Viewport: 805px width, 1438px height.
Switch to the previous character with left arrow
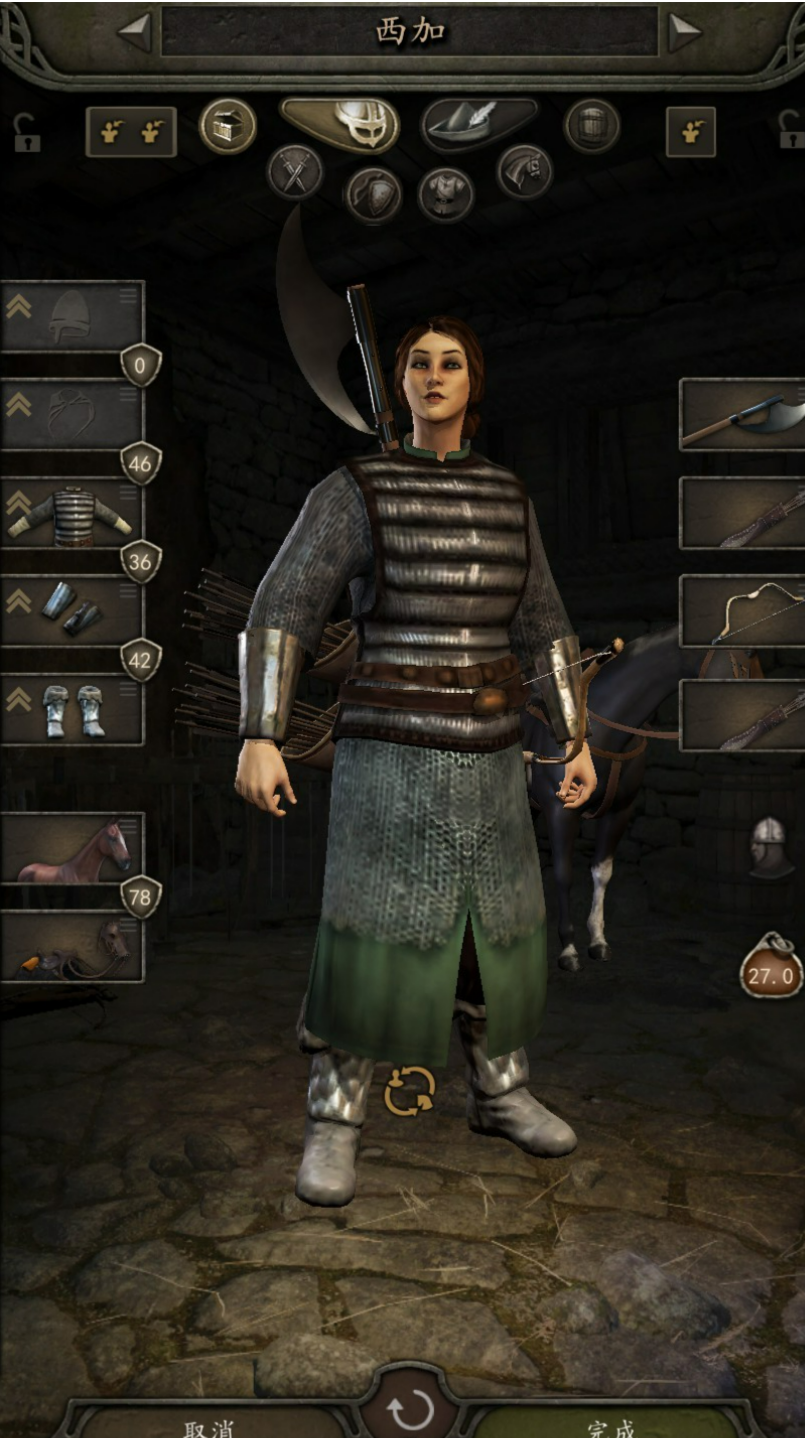(x=134, y=32)
